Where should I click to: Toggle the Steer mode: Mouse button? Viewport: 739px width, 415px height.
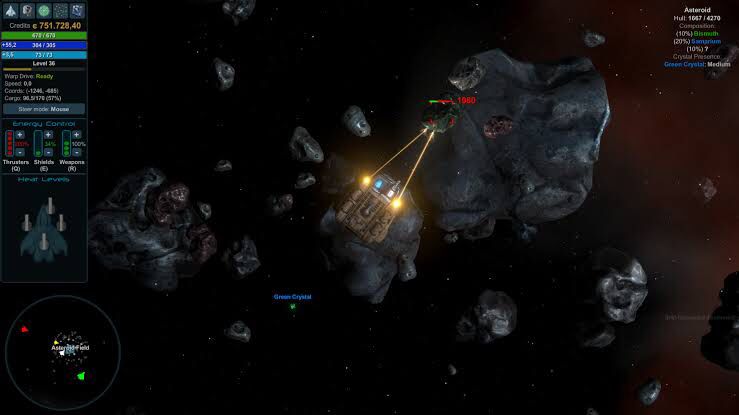pos(43,109)
